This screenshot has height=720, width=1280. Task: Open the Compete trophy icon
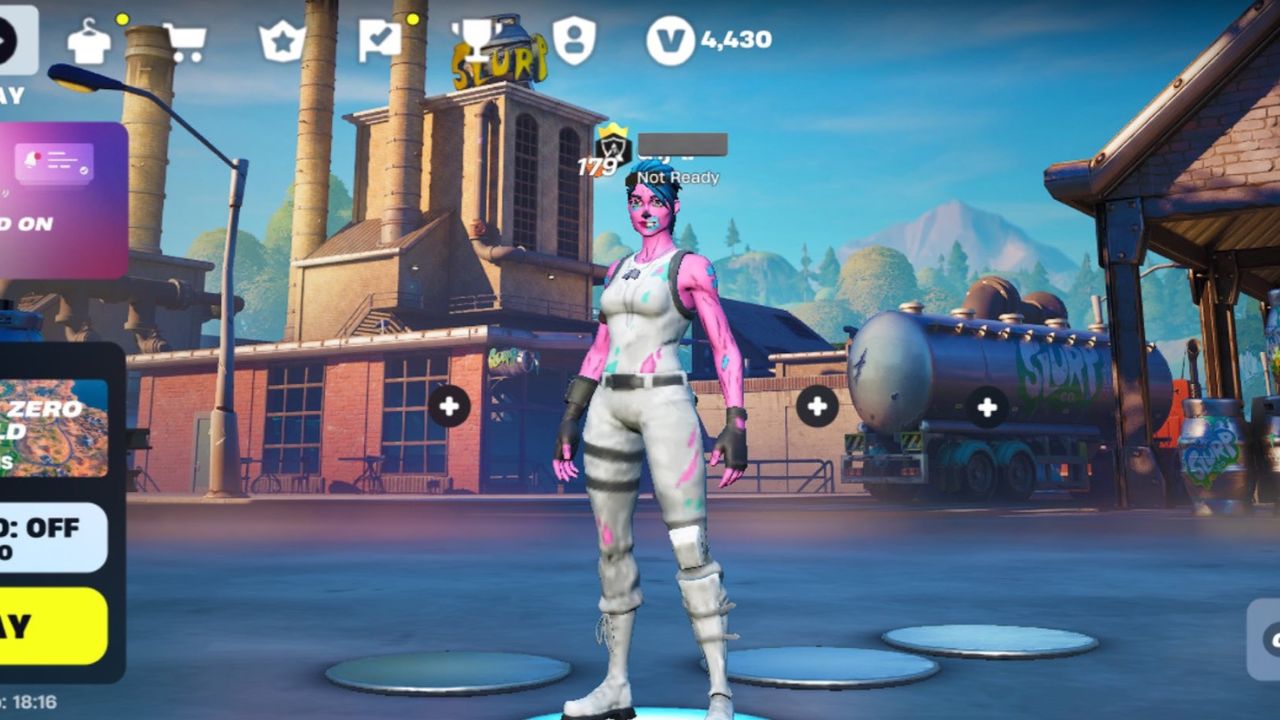(476, 40)
